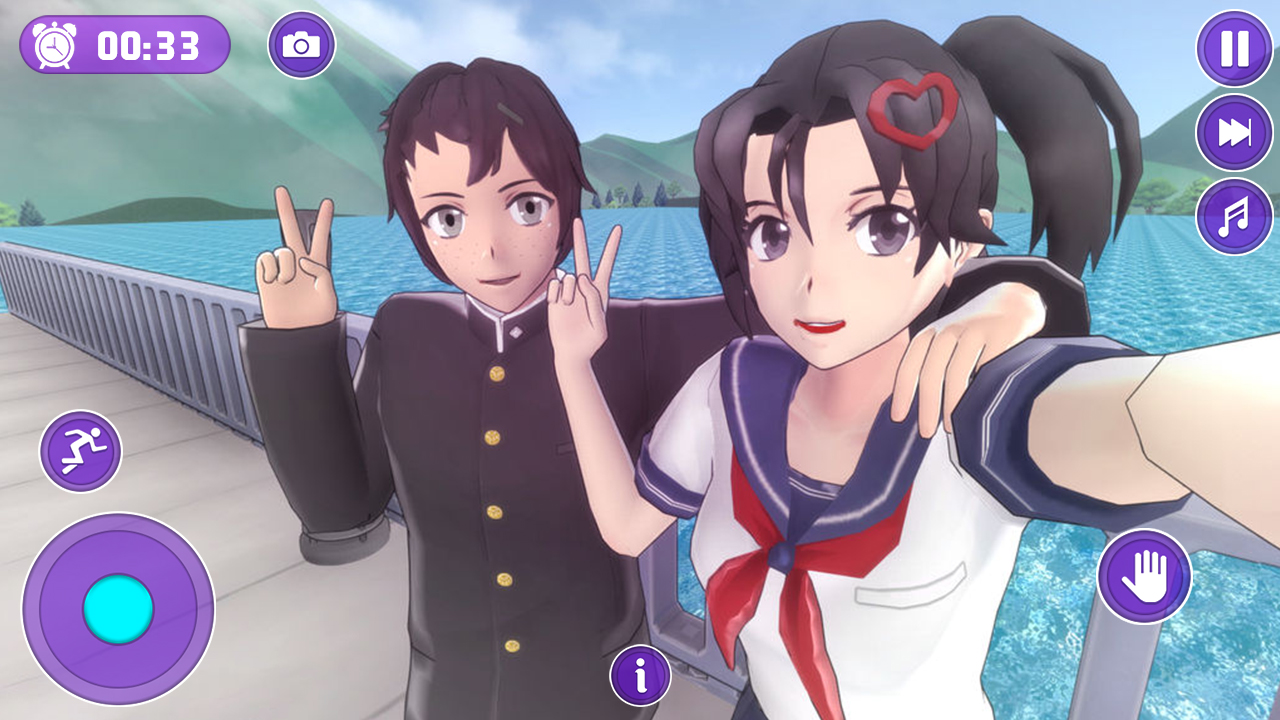Pause the game
Screen dimensions: 1280x720
tap(1232, 50)
